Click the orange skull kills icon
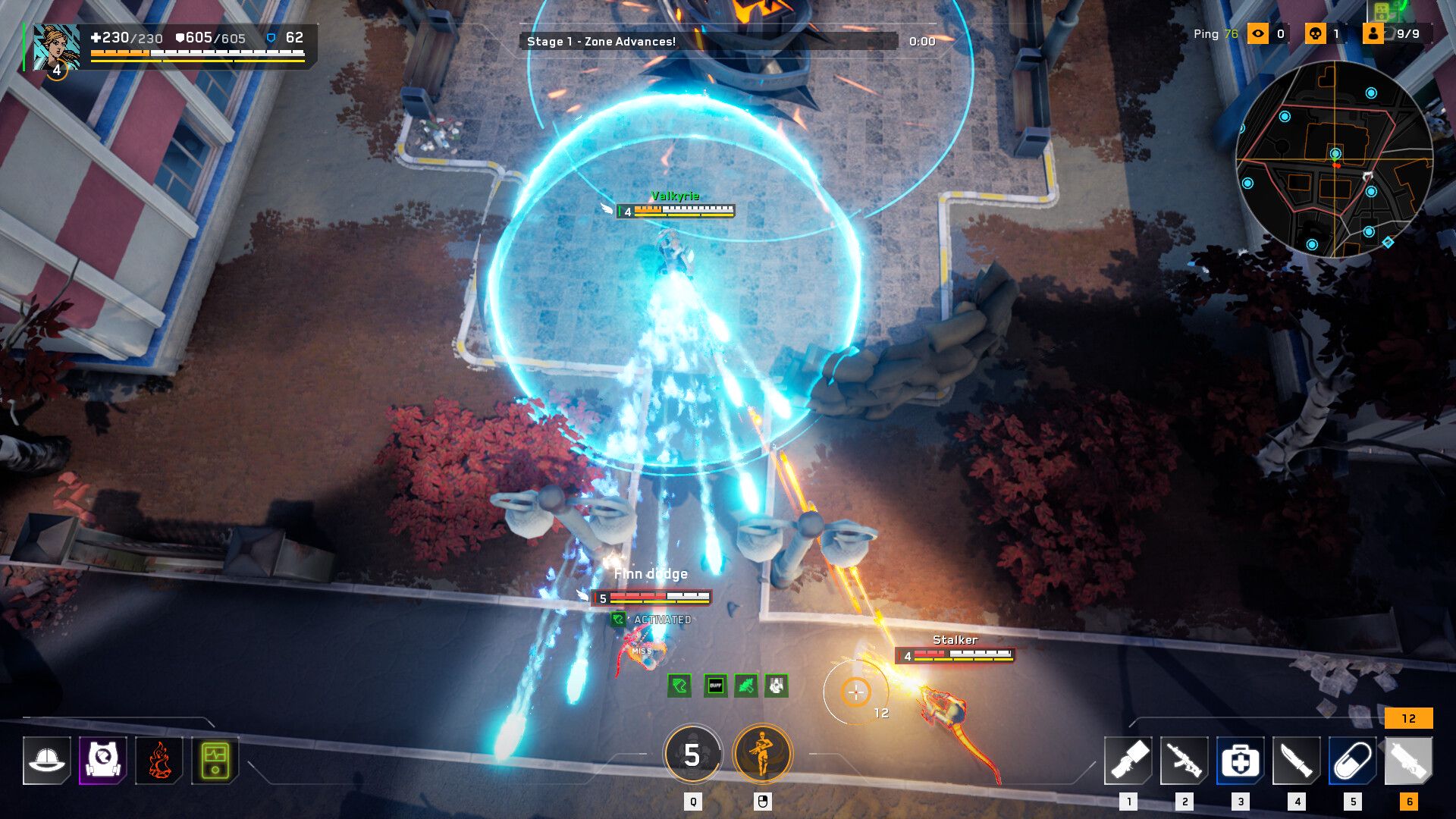This screenshot has height=819, width=1456. 1315,33
